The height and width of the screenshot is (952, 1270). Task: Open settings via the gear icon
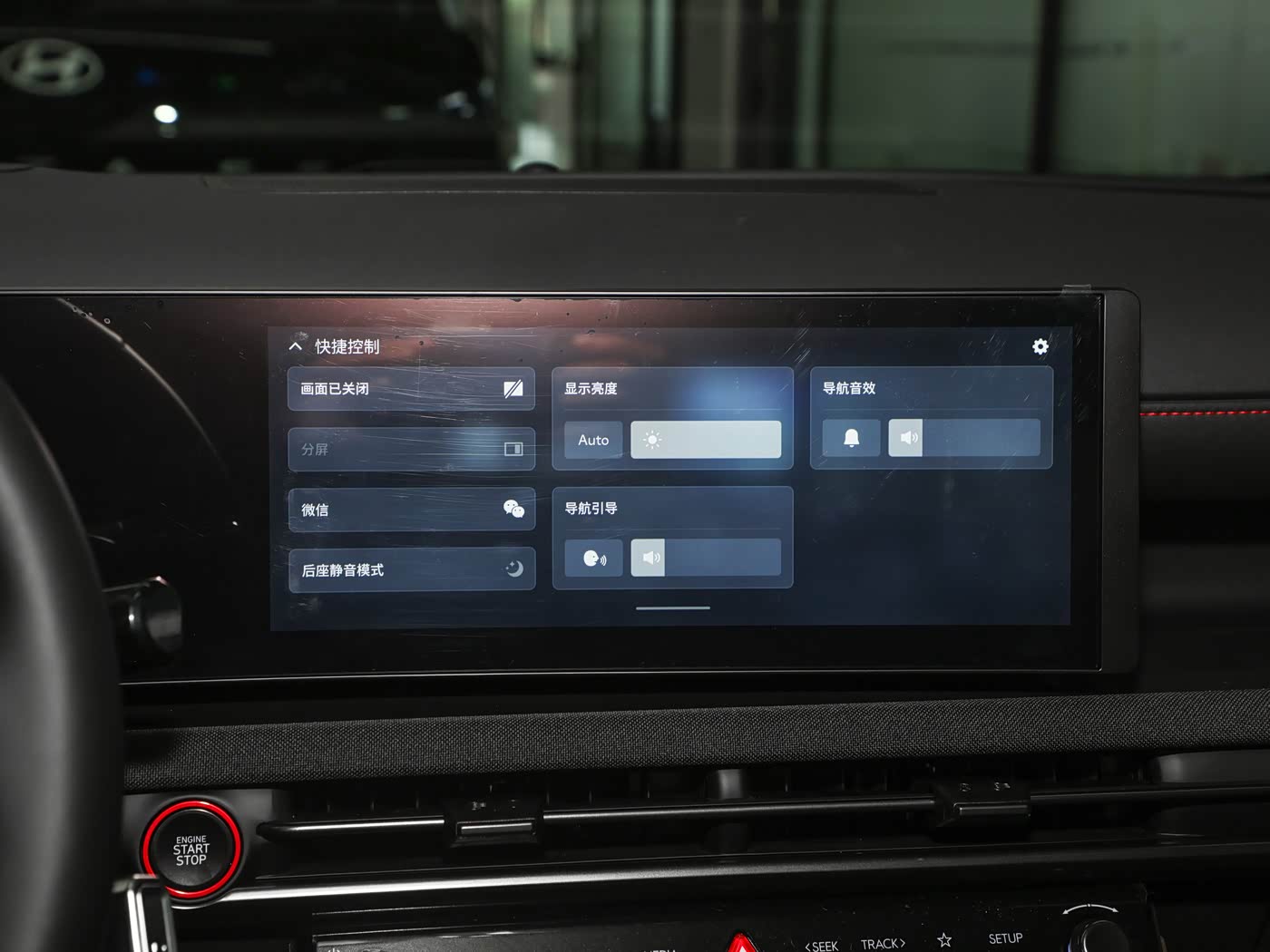pyautogui.click(x=1040, y=346)
